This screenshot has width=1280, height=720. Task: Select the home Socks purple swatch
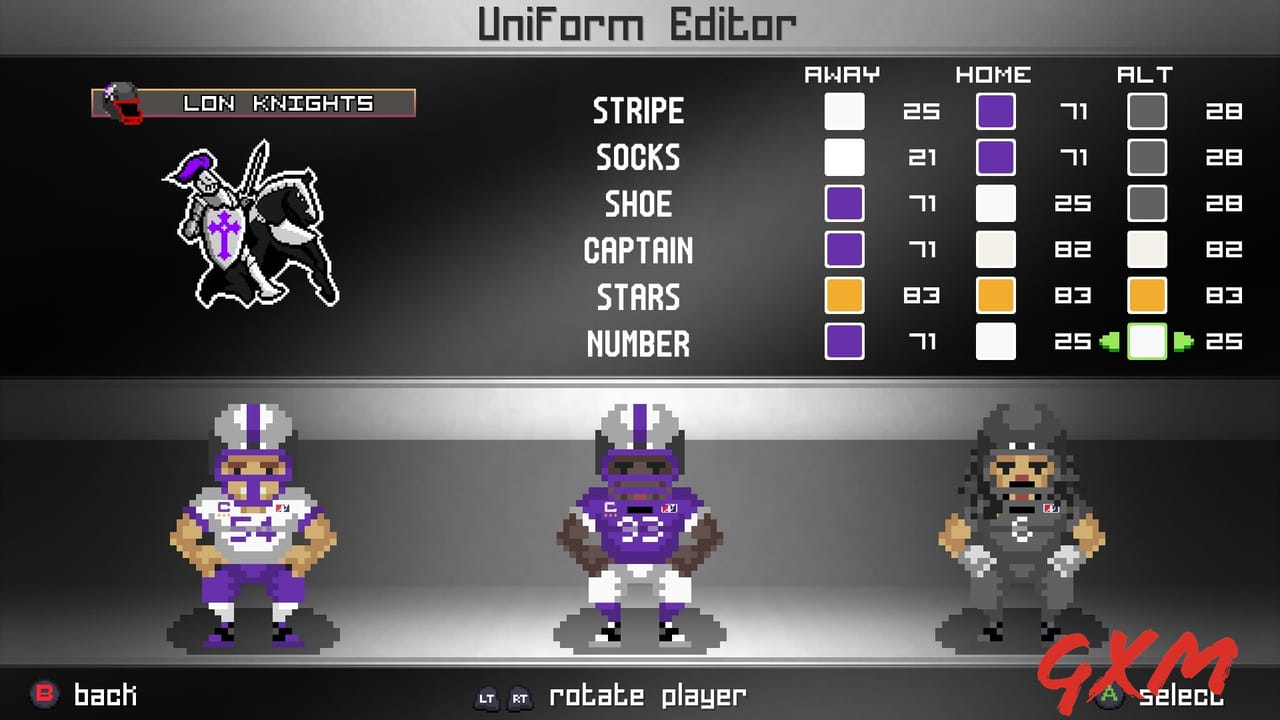(995, 157)
